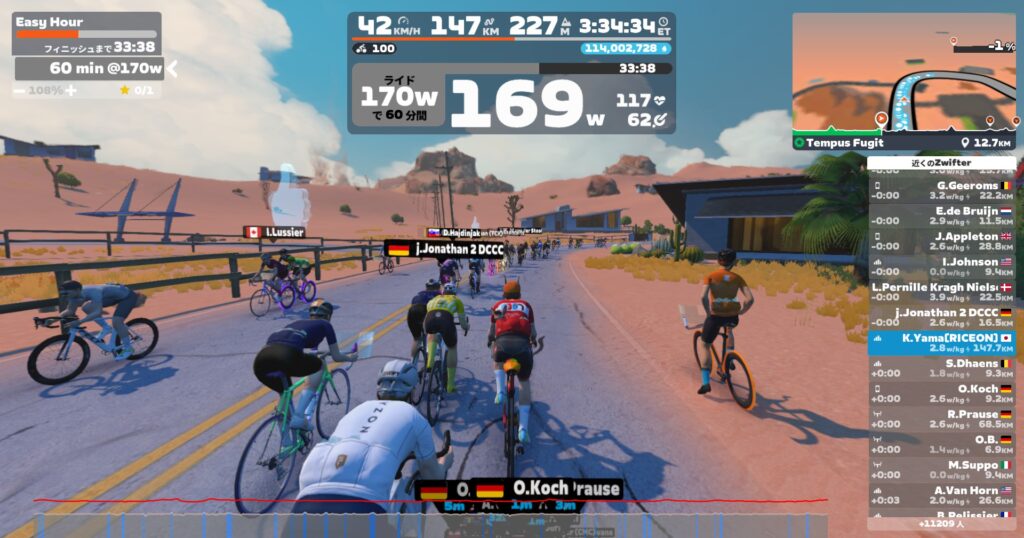Select the 60 min @170w workout block
The image size is (1024, 538).
[x=90, y=68]
